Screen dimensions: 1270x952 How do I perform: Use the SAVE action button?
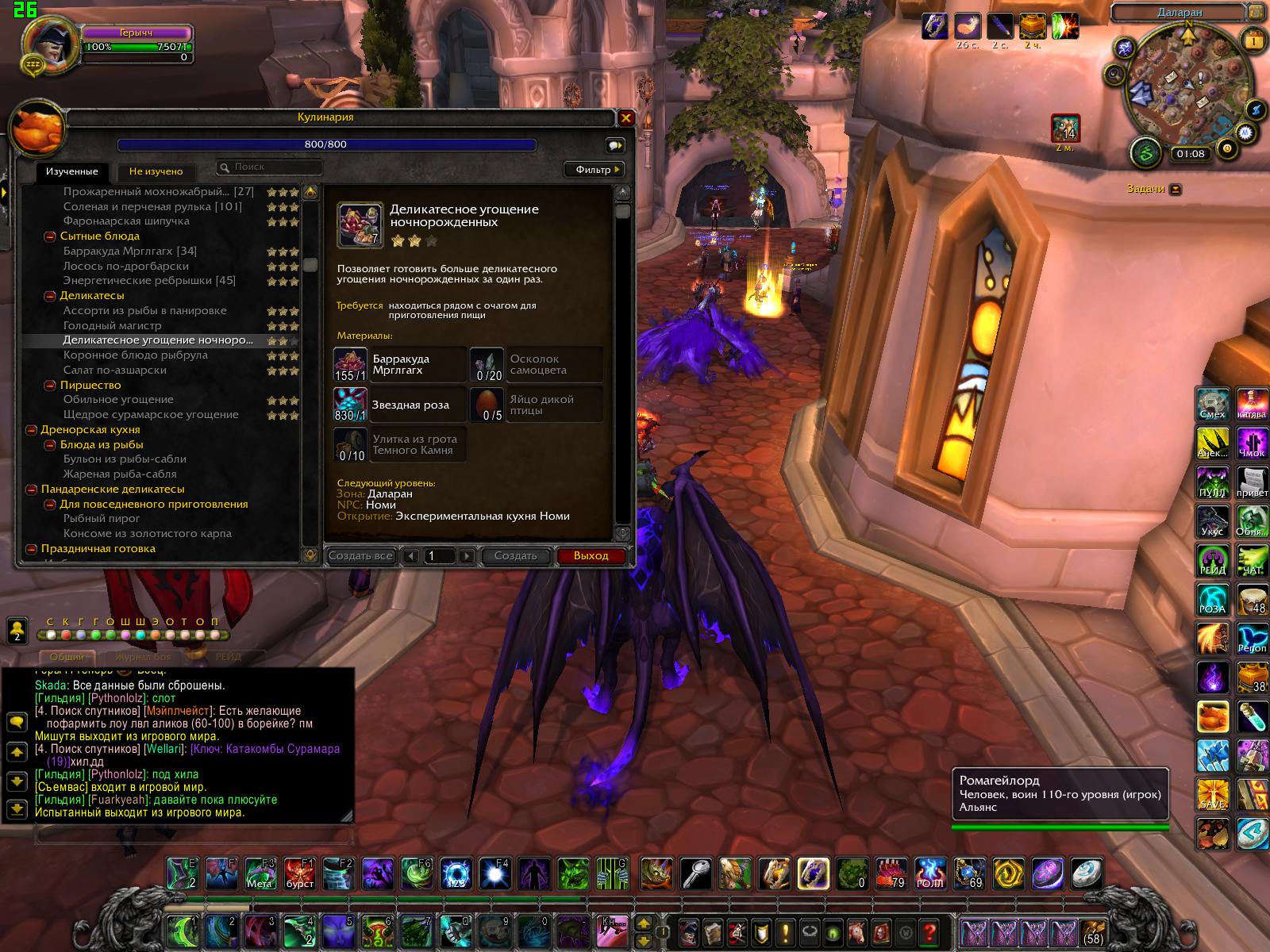click(x=1212, y=794)
